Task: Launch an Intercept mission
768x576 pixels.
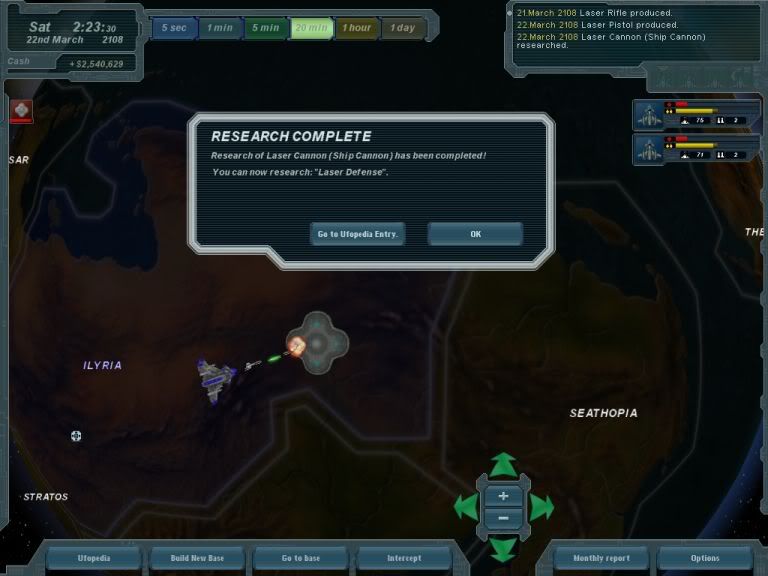Action: point(404,558)
